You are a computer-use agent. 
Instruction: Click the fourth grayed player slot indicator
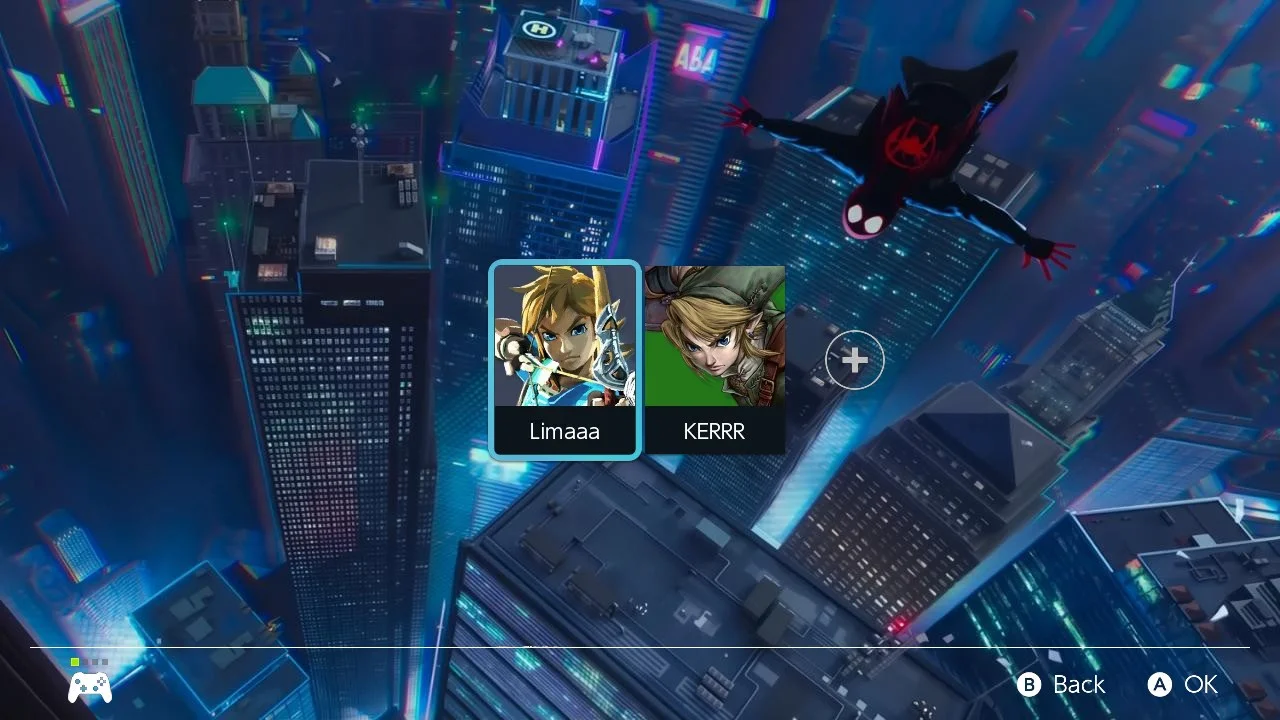point(104,661)
